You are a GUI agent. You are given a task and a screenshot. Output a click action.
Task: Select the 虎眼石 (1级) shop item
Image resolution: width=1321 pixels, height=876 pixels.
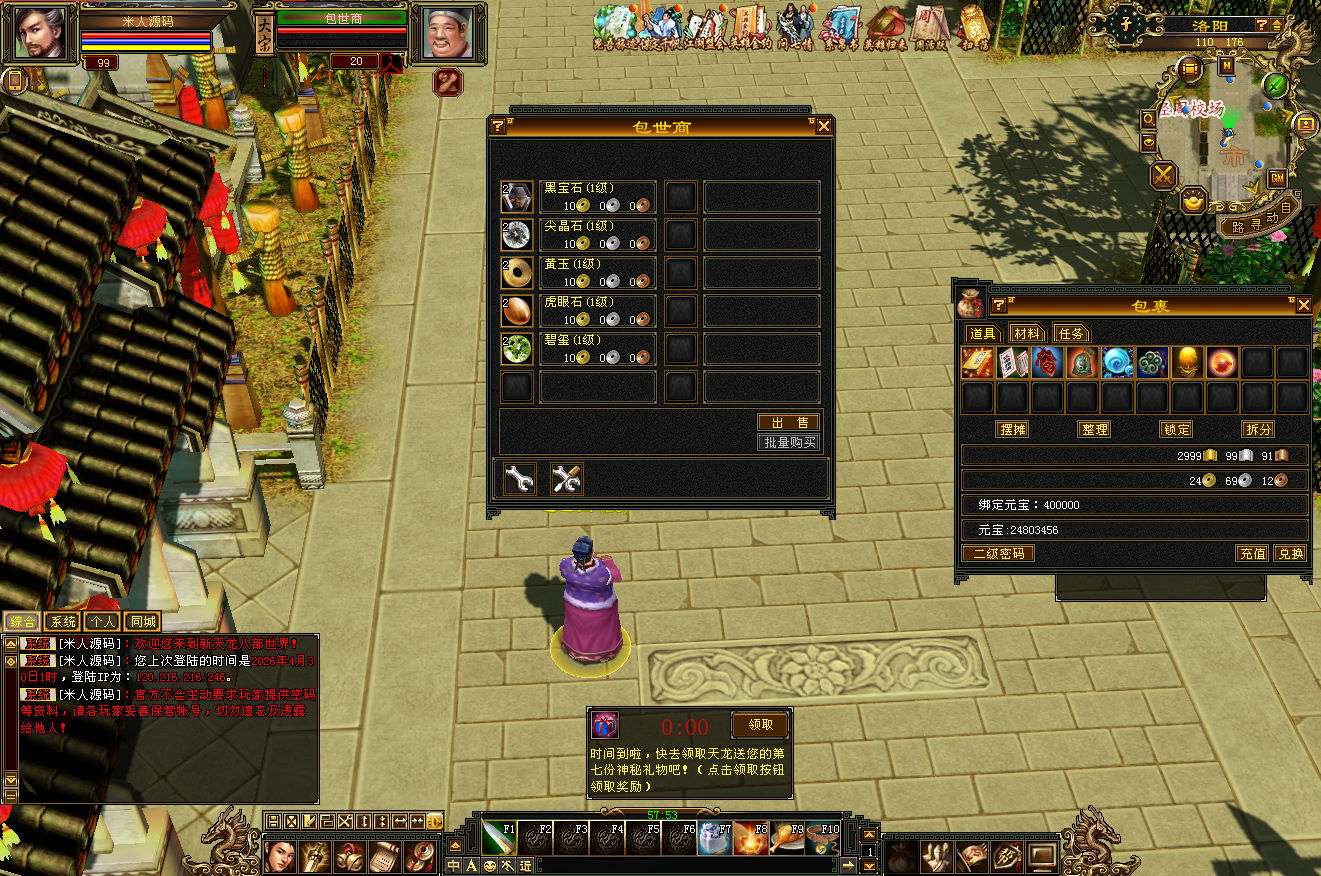517,311
